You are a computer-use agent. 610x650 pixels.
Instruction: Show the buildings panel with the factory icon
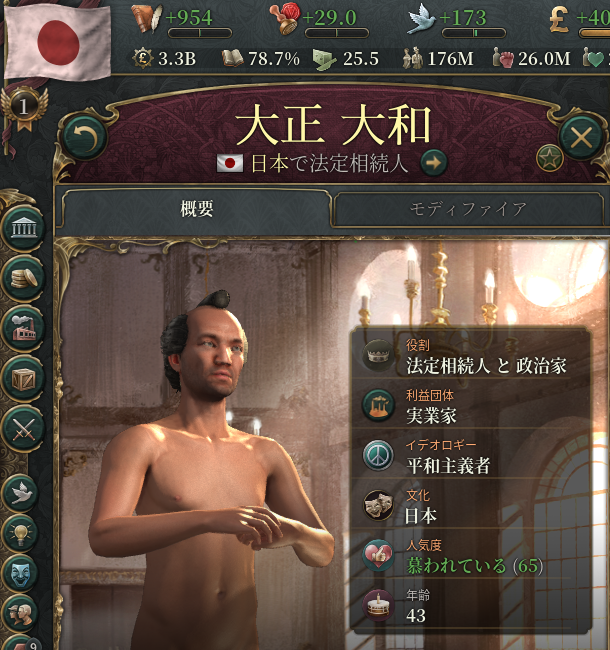(x=23, y=327)
